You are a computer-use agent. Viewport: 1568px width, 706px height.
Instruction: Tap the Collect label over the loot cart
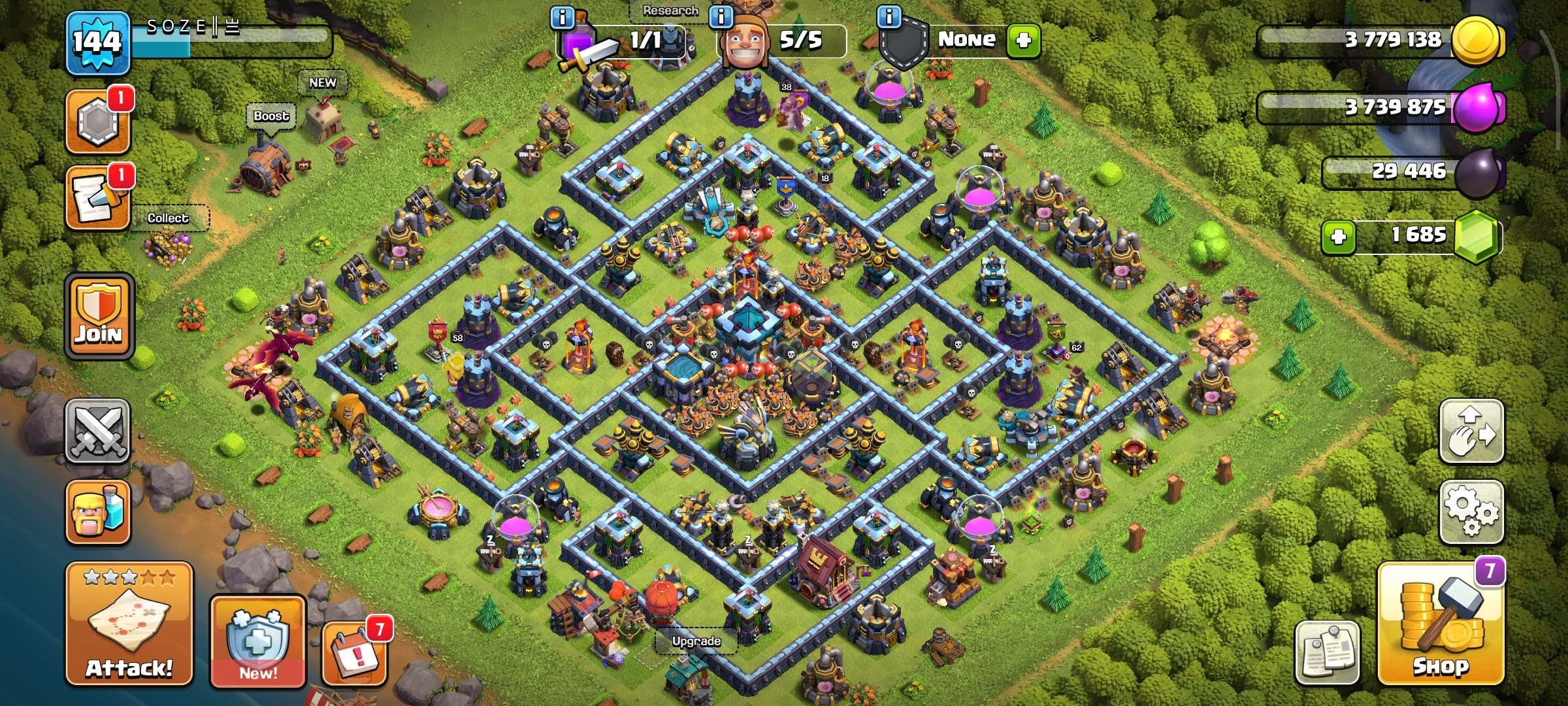168,218
